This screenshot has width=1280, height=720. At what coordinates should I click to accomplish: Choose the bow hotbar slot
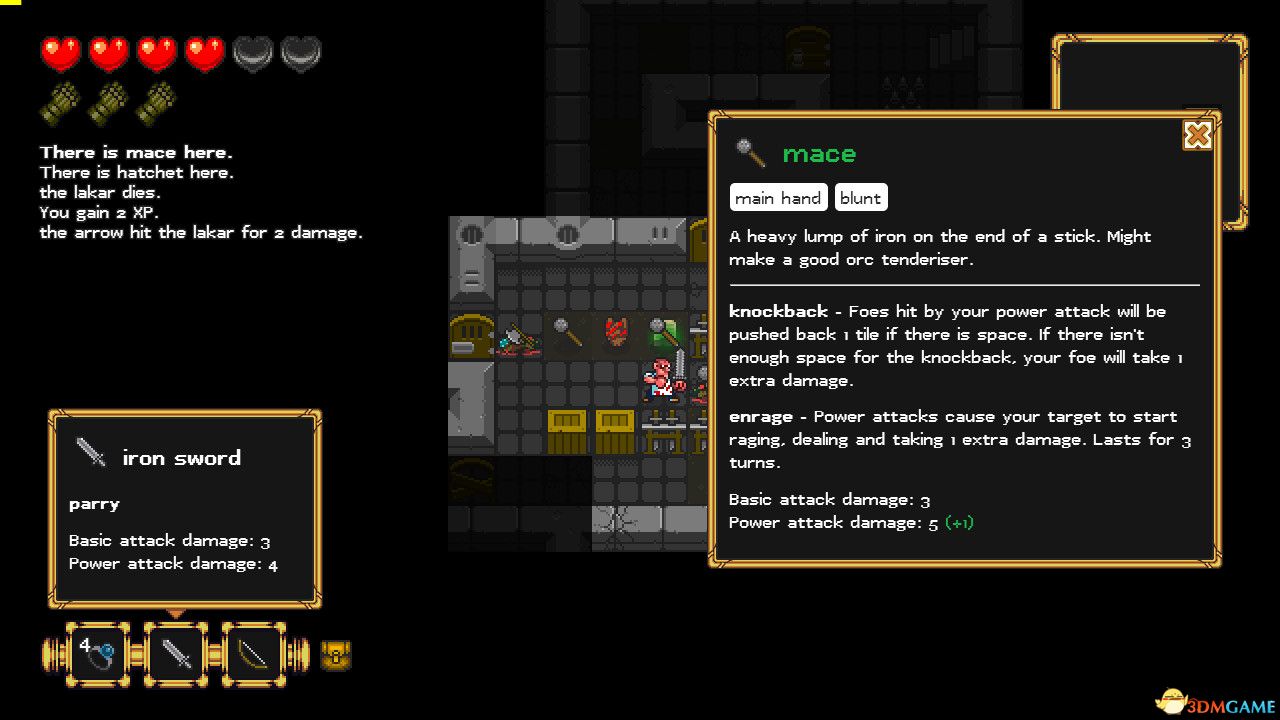(253, 654)
